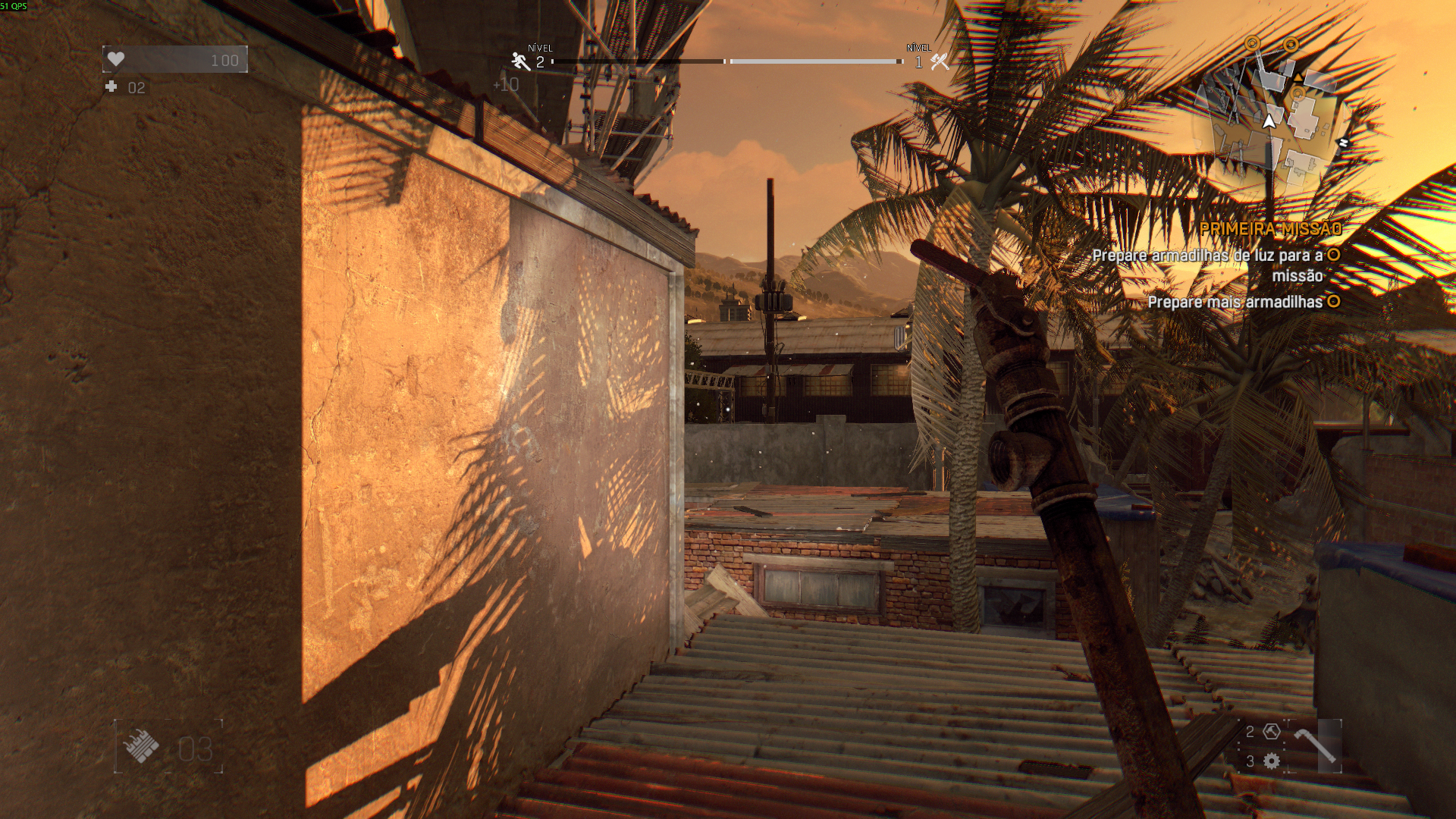The width and height of the screenshot is (1456, 819).
Task: Select the firecrackers throwable slot
Action: 143,746
